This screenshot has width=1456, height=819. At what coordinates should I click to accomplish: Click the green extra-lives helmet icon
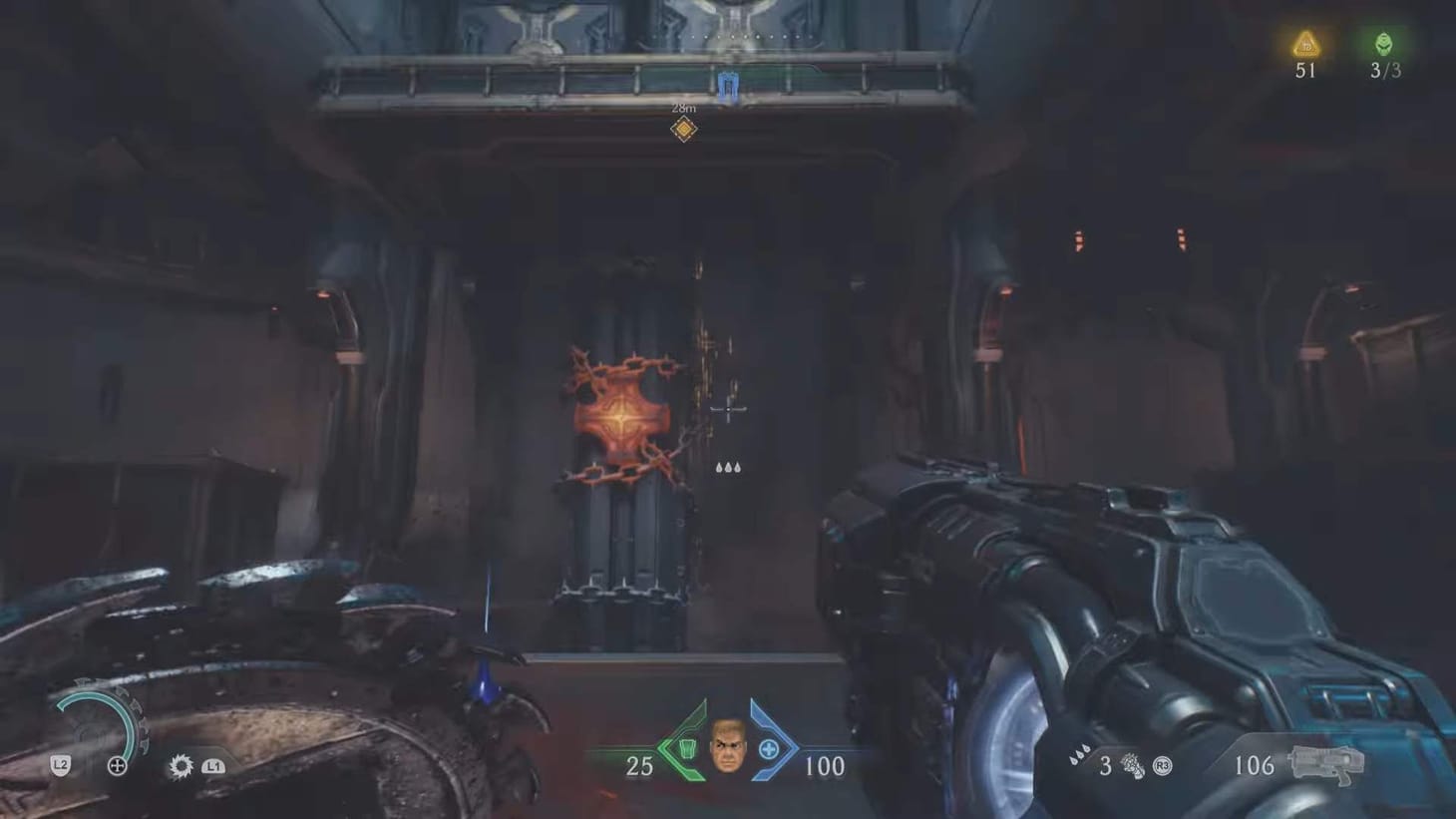pyautogui.click(x=1383, y=42)
